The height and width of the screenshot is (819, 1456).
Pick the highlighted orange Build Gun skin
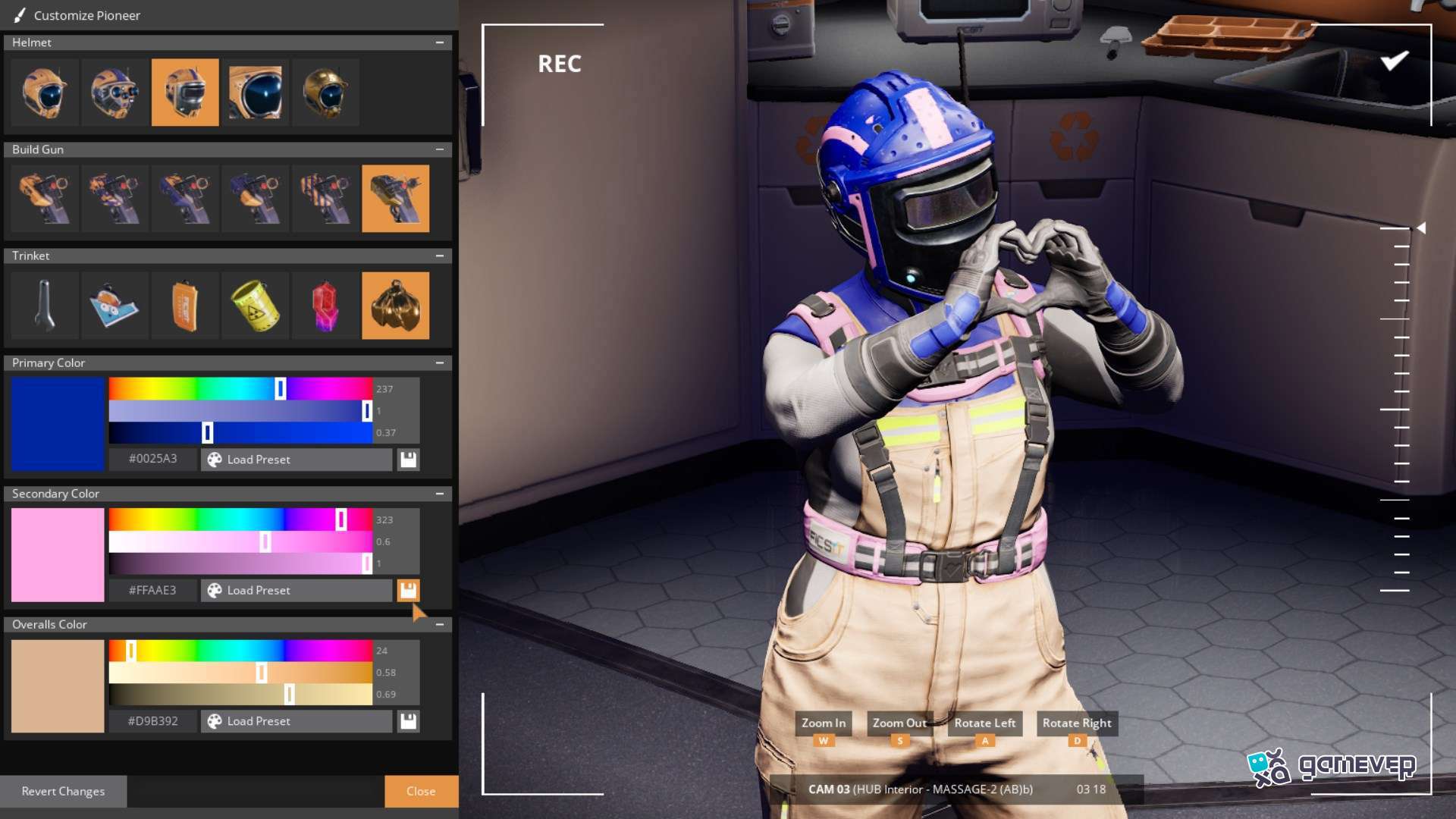(x=395, y=199)
